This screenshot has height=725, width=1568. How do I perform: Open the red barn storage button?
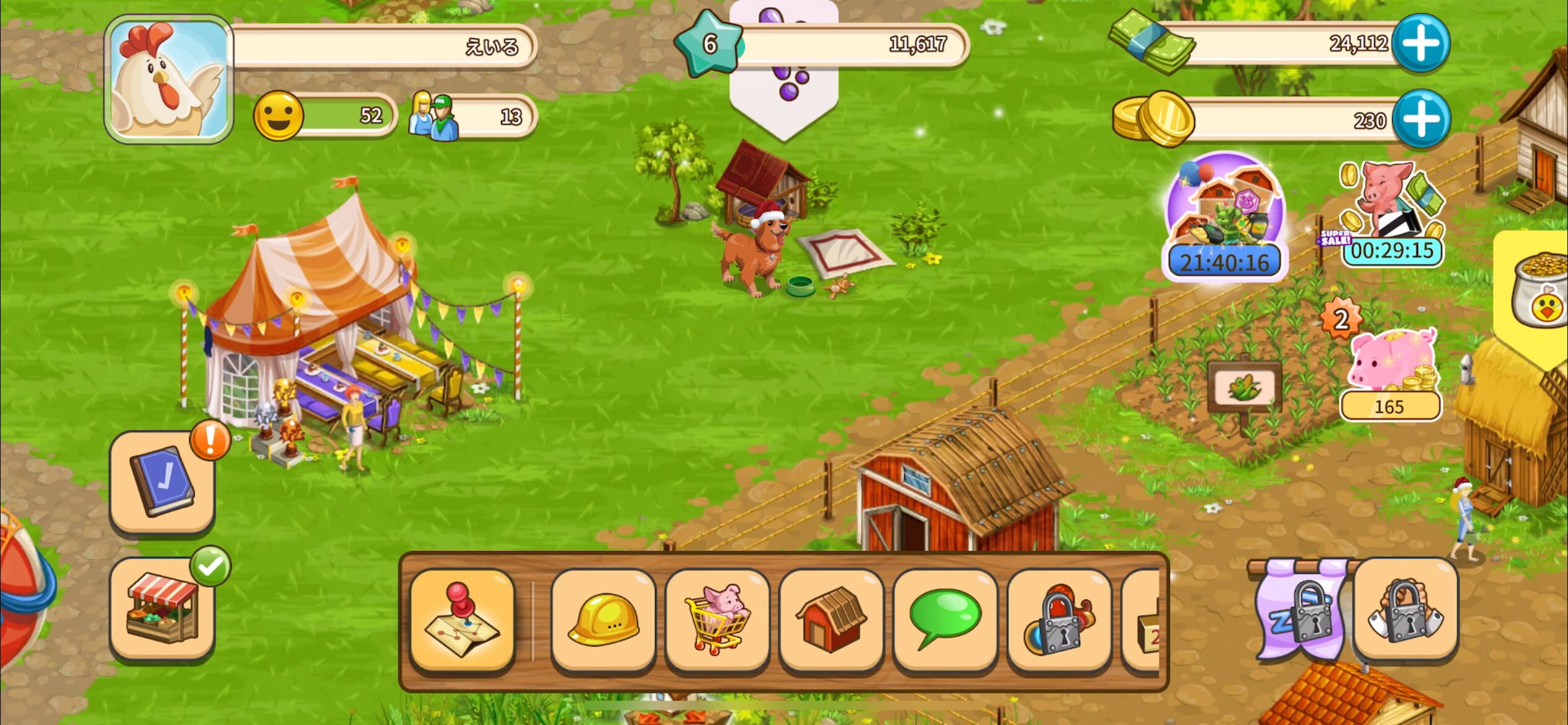pyautogui.click(x=831, y=620)
